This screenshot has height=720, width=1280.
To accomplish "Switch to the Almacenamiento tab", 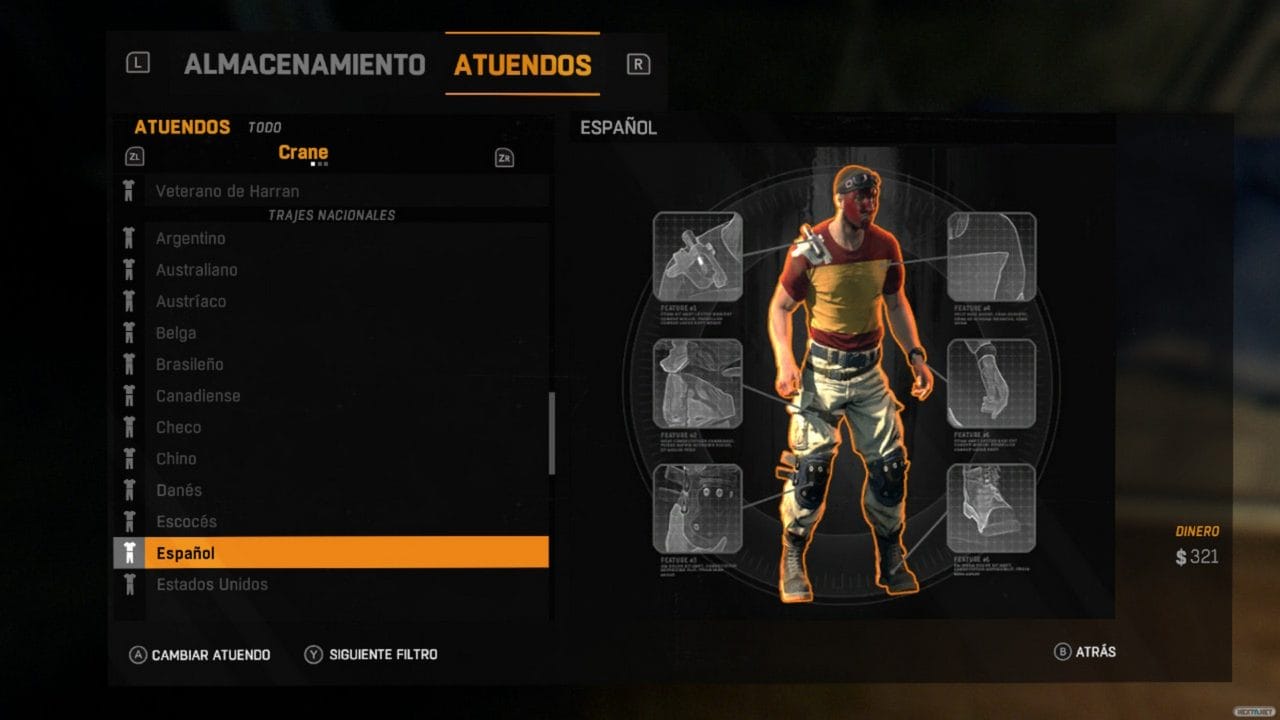I will (x=304, y=65).
